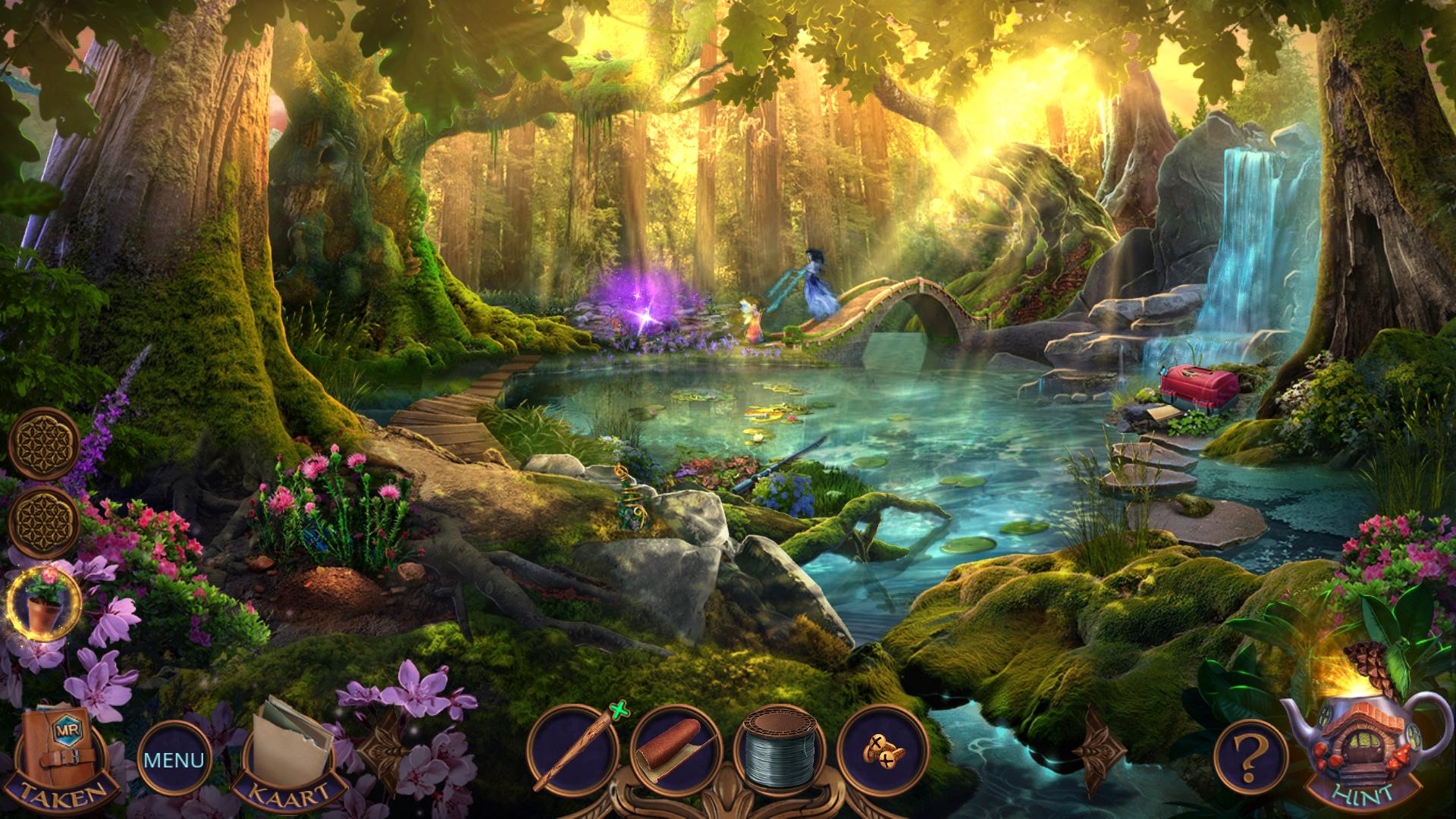The image size is (1456, 819).
Task: Open the question mark help button
Action: coord(1250,755)
